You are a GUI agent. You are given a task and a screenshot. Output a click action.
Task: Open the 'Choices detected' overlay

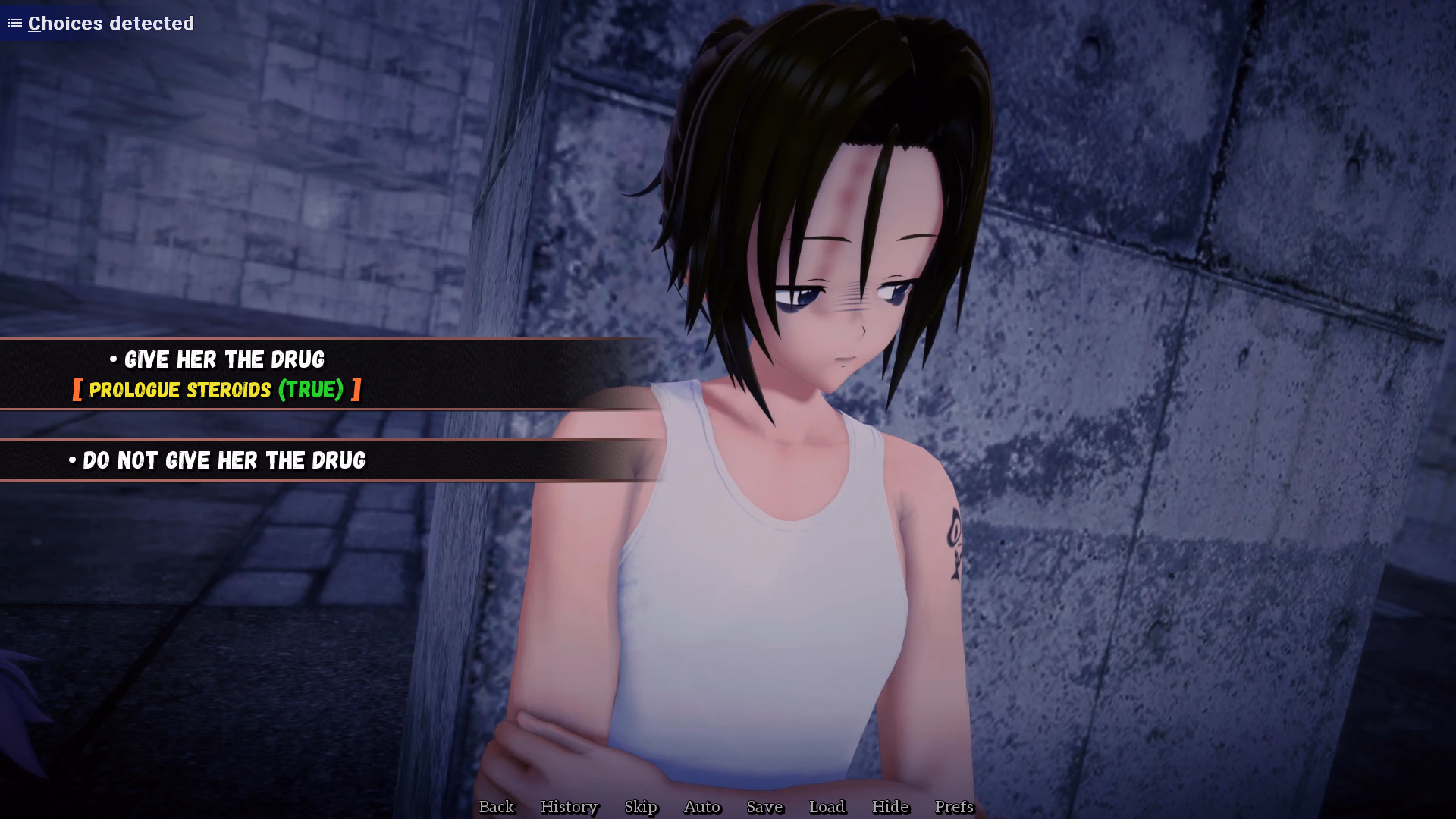pos(102,23)
